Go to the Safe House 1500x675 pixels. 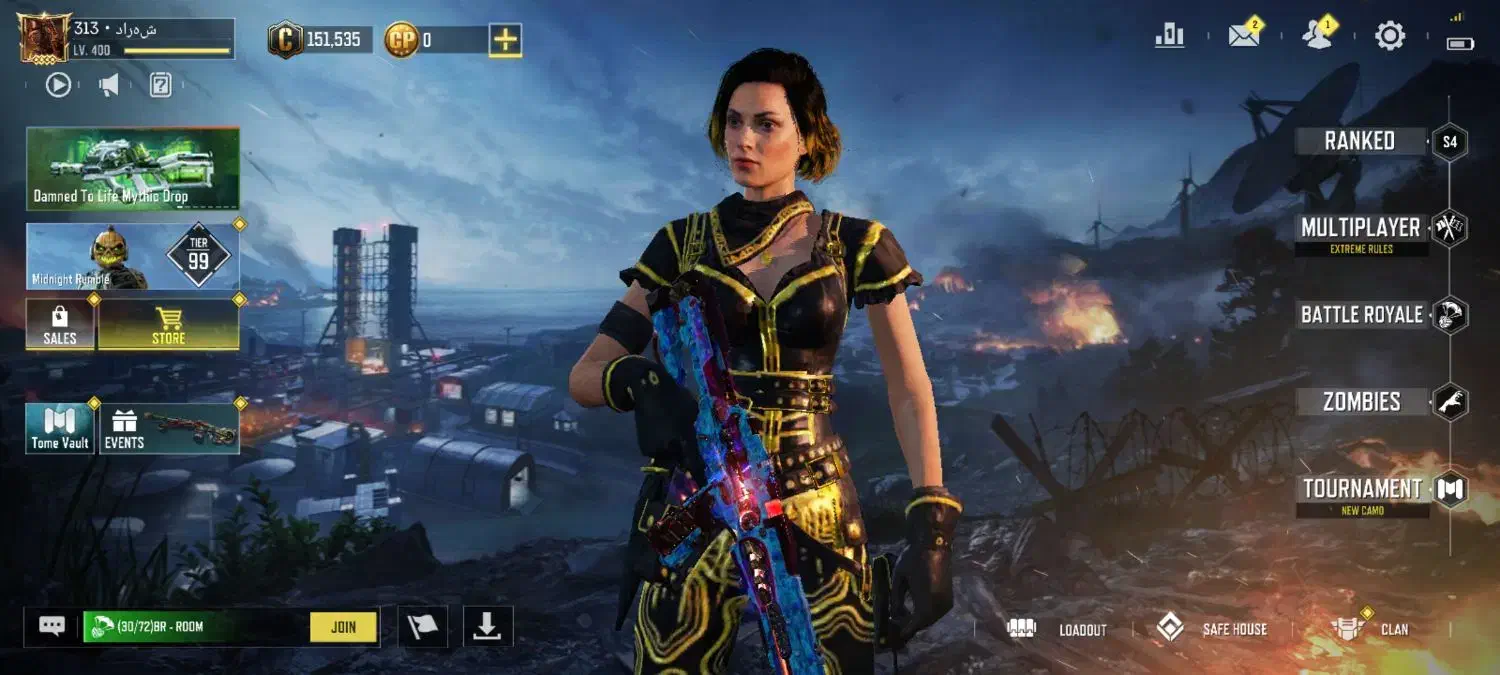(1212, 629)
